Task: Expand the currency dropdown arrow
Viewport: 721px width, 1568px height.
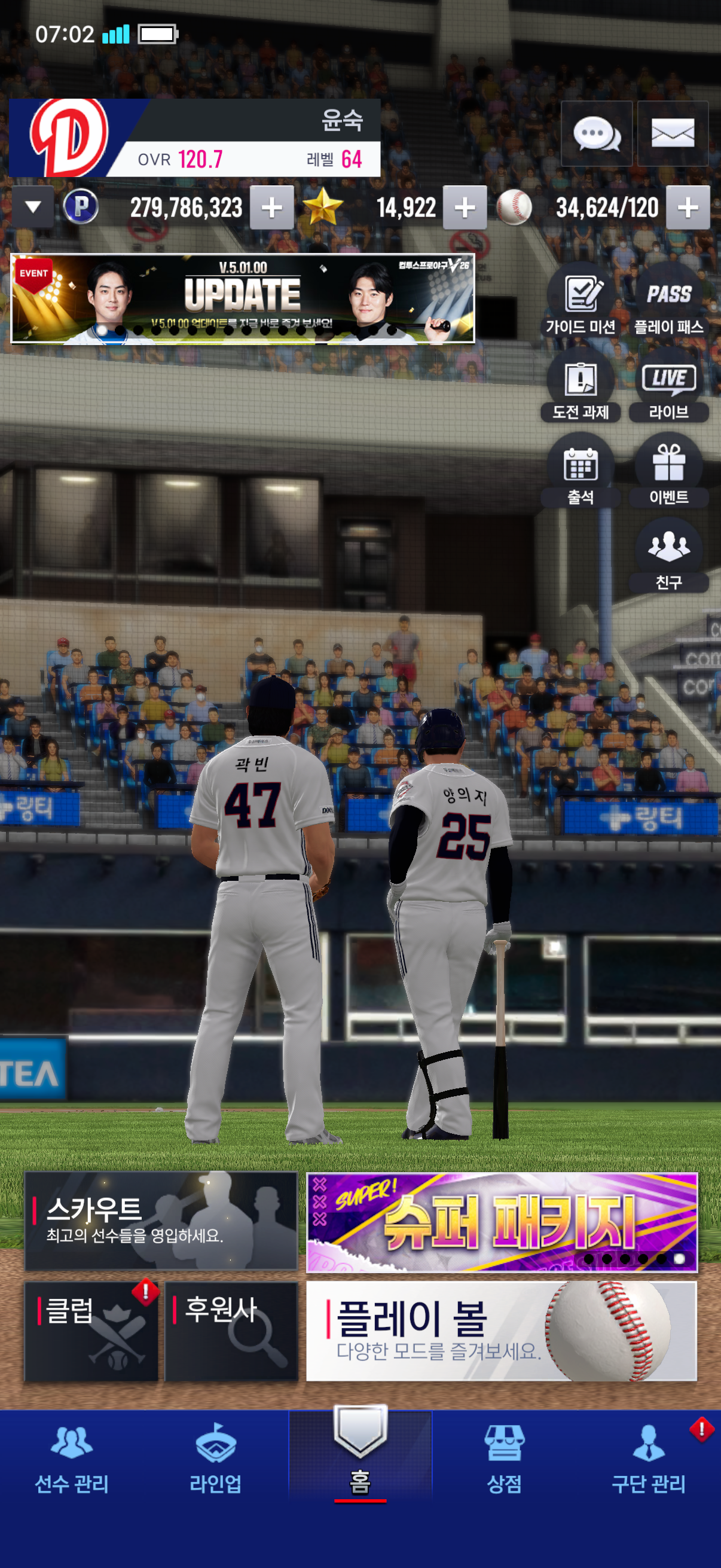Action: pos(33,208)
